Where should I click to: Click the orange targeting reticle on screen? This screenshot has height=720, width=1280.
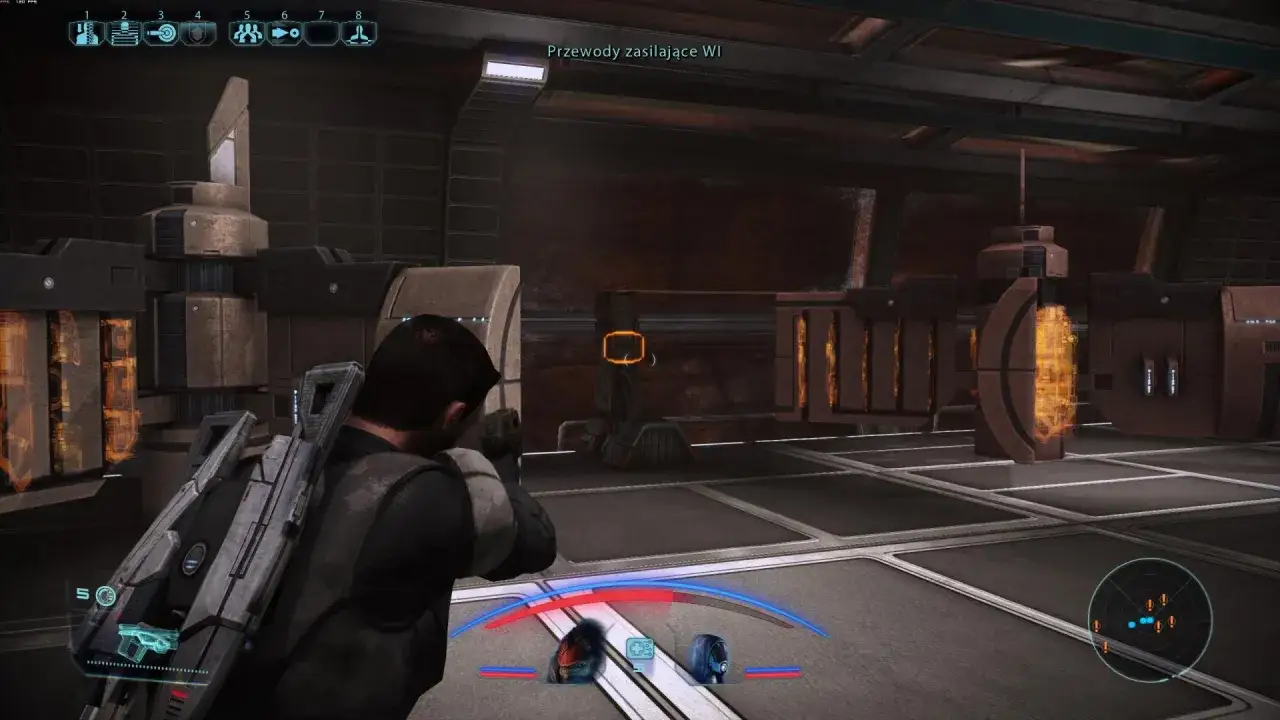click(621, 347)
